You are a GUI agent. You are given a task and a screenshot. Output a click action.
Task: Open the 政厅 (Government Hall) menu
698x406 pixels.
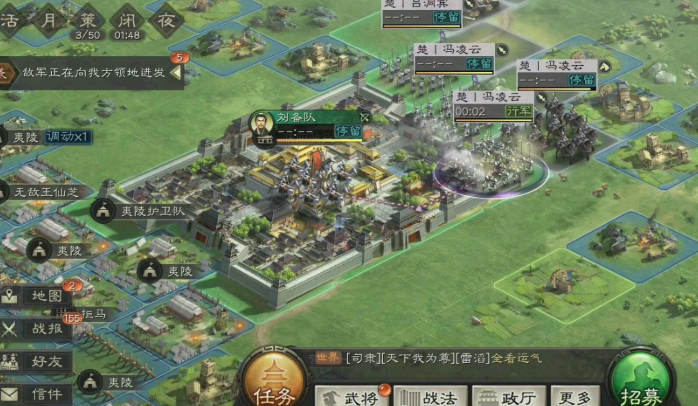point(509,395)
